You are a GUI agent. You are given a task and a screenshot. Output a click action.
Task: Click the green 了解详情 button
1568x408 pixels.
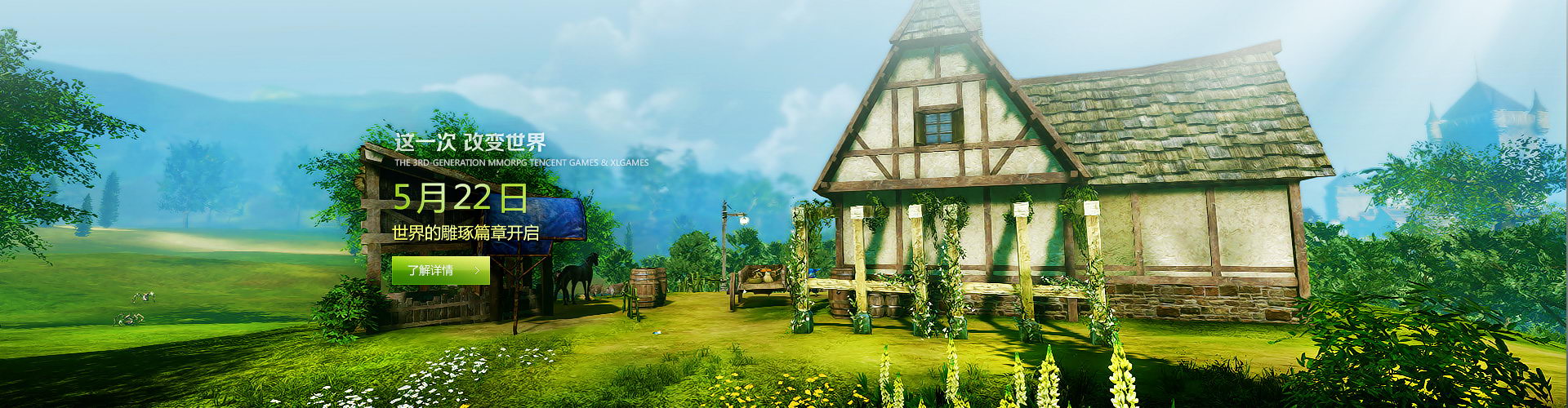click(x=440, y=270)
